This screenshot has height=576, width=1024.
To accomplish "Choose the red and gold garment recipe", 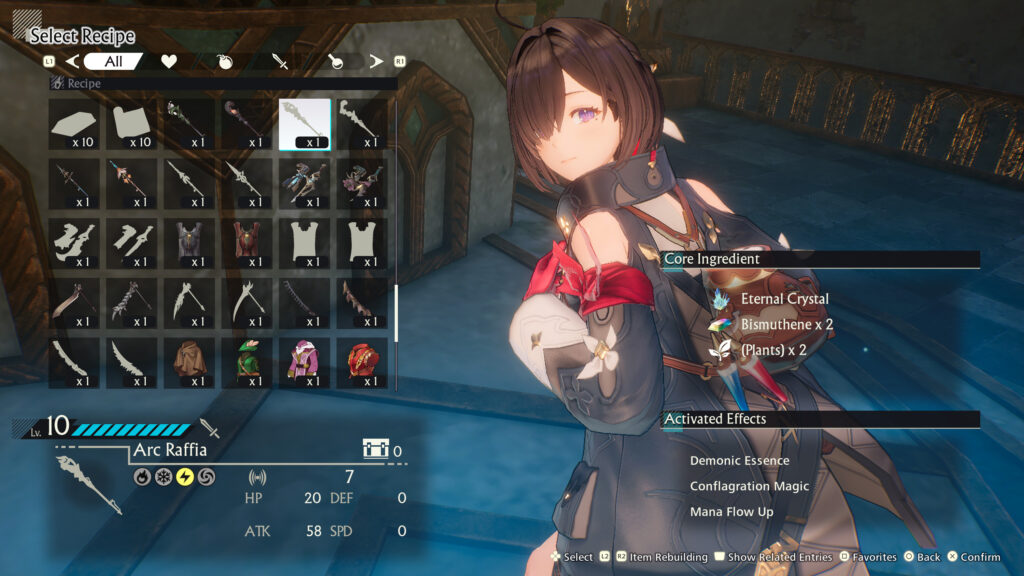I will point(361,362).
